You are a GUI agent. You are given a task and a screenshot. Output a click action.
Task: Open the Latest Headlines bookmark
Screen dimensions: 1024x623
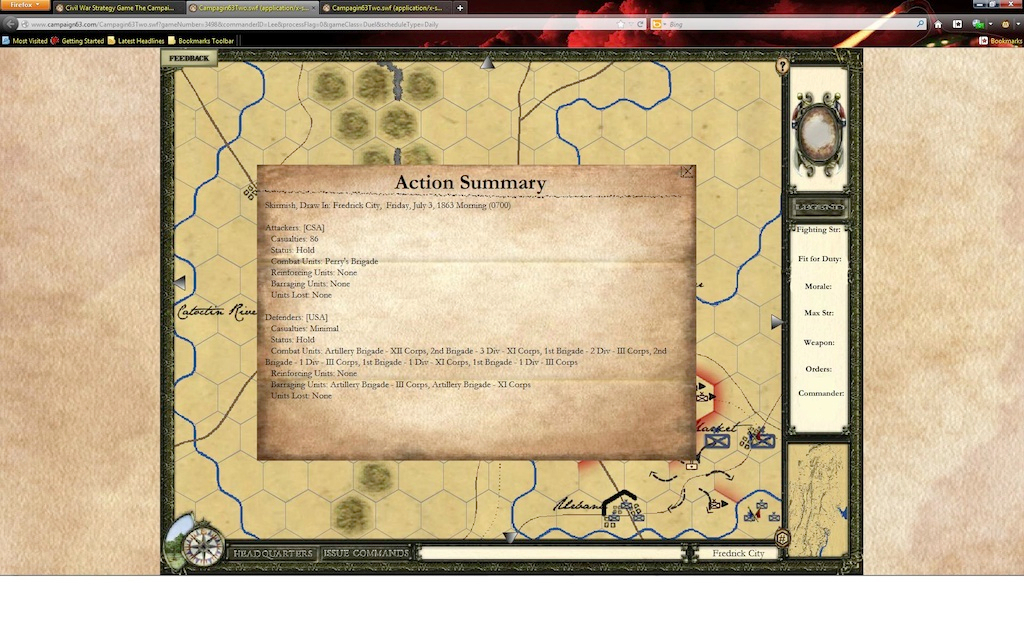(137, 41)
